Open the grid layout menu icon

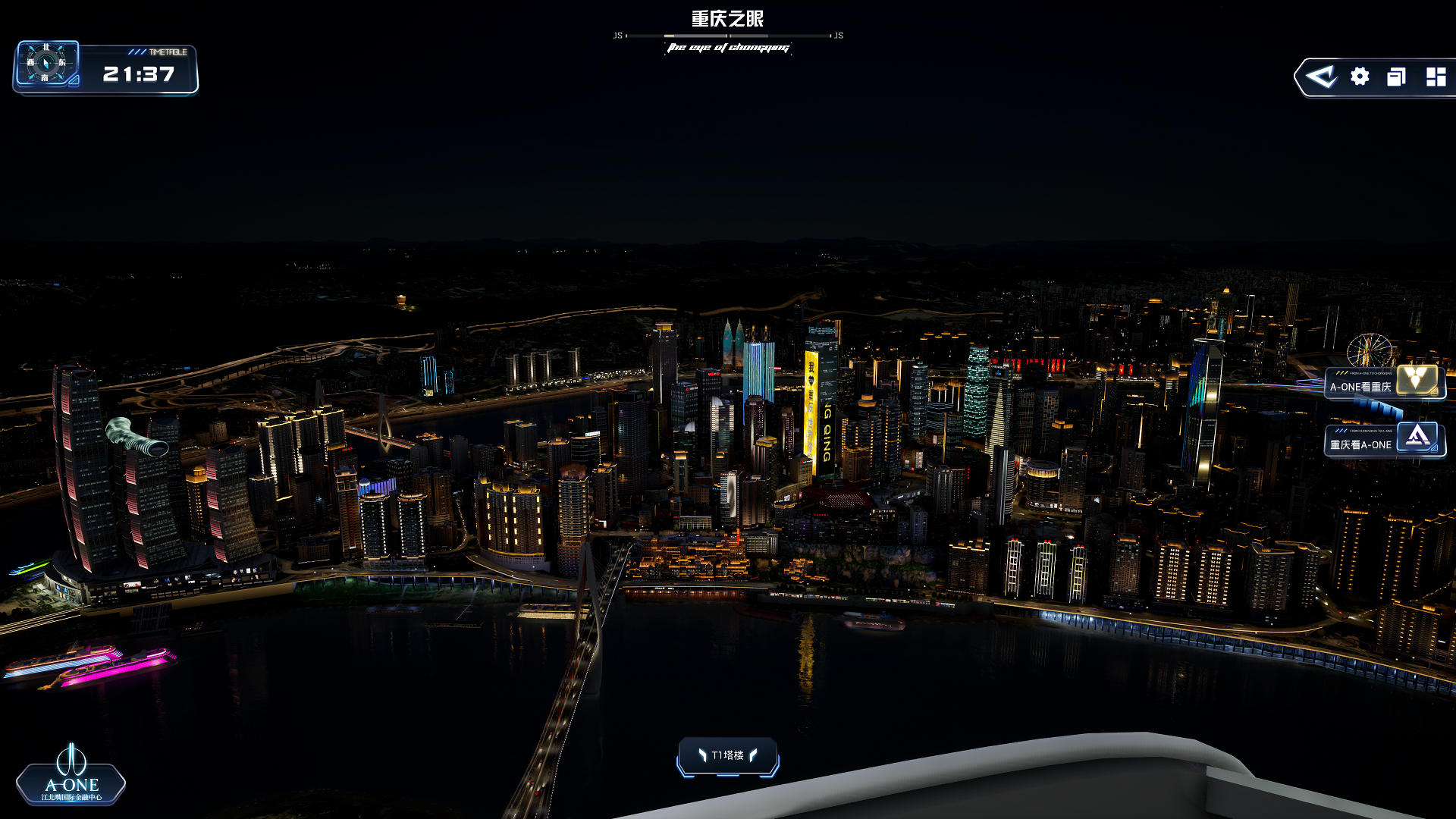pyautogui.click(x=1436, y=77)
